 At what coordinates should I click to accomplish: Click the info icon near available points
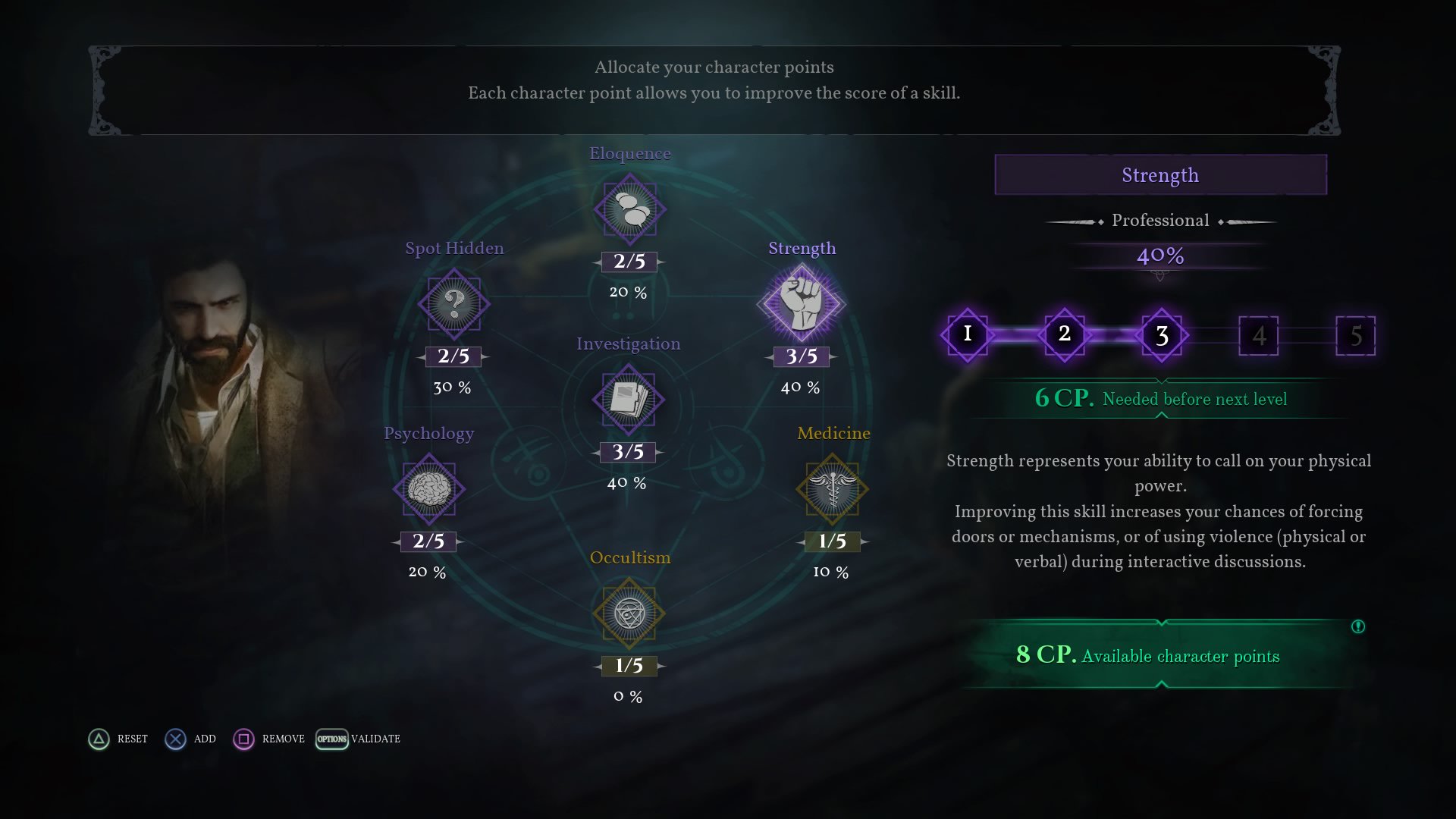(x=1358, y=626)
